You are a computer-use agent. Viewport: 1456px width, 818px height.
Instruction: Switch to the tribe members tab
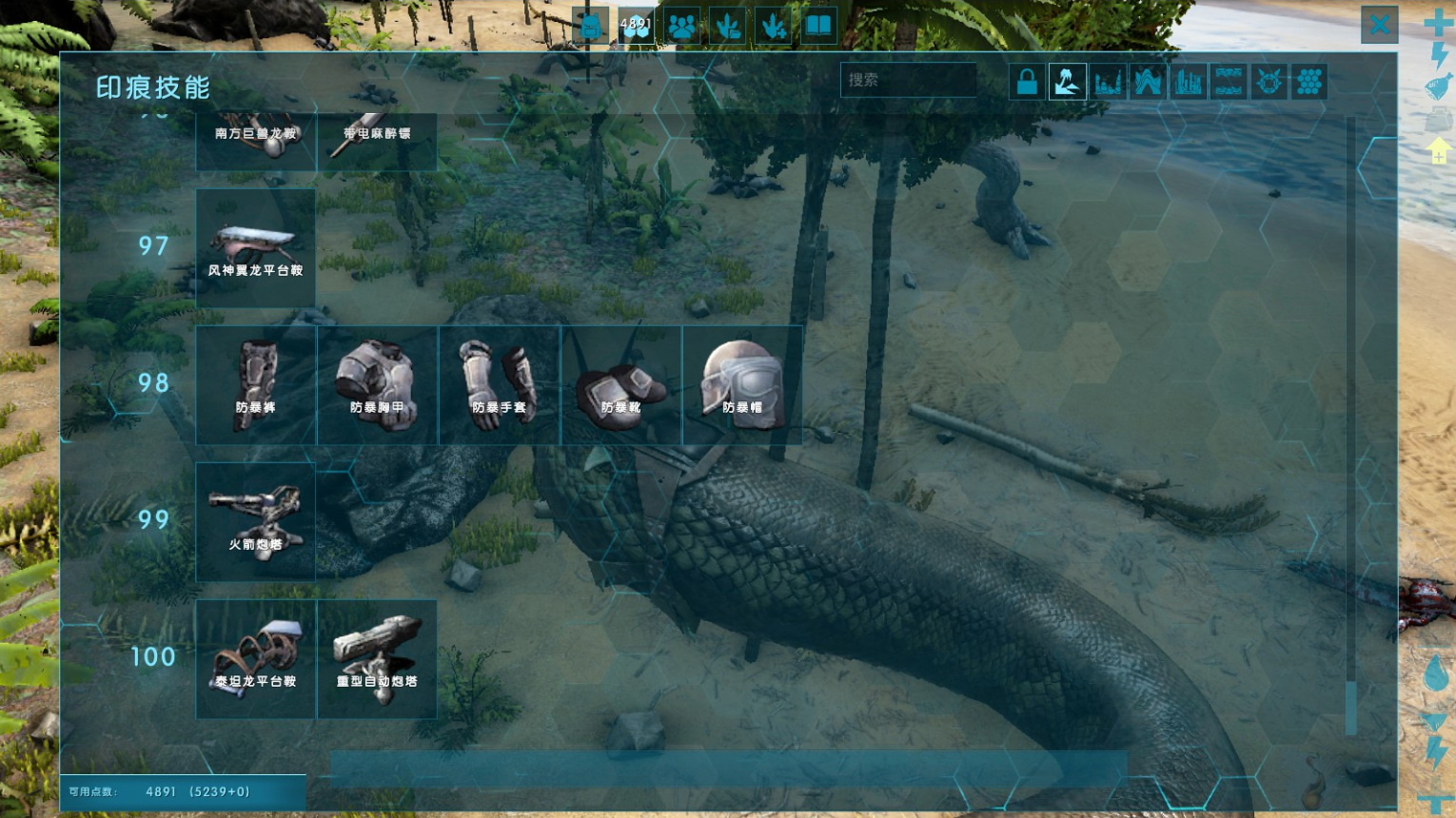tap(682, 26)
